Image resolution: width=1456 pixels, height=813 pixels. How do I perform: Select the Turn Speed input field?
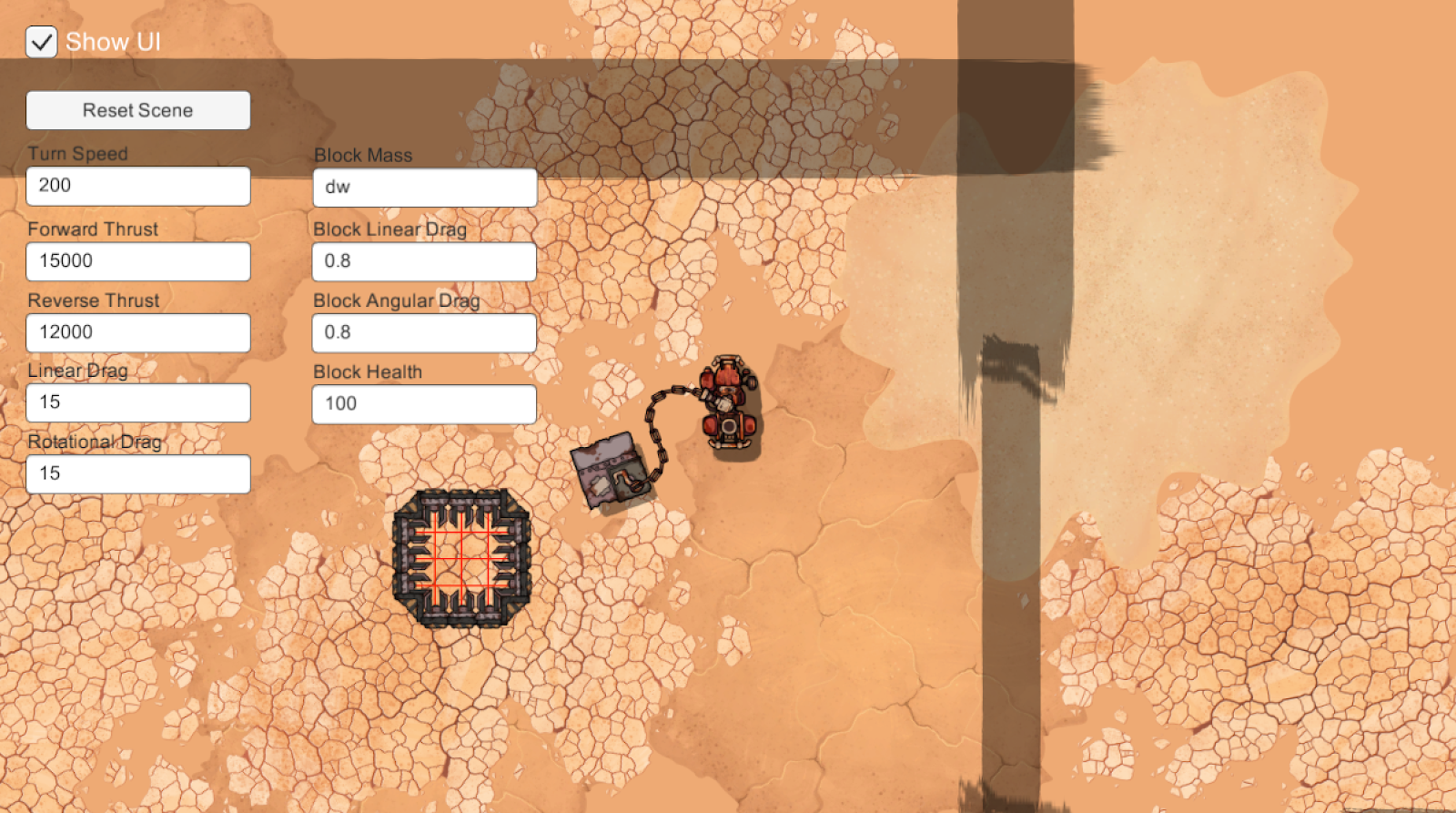(x=138, y=186)
